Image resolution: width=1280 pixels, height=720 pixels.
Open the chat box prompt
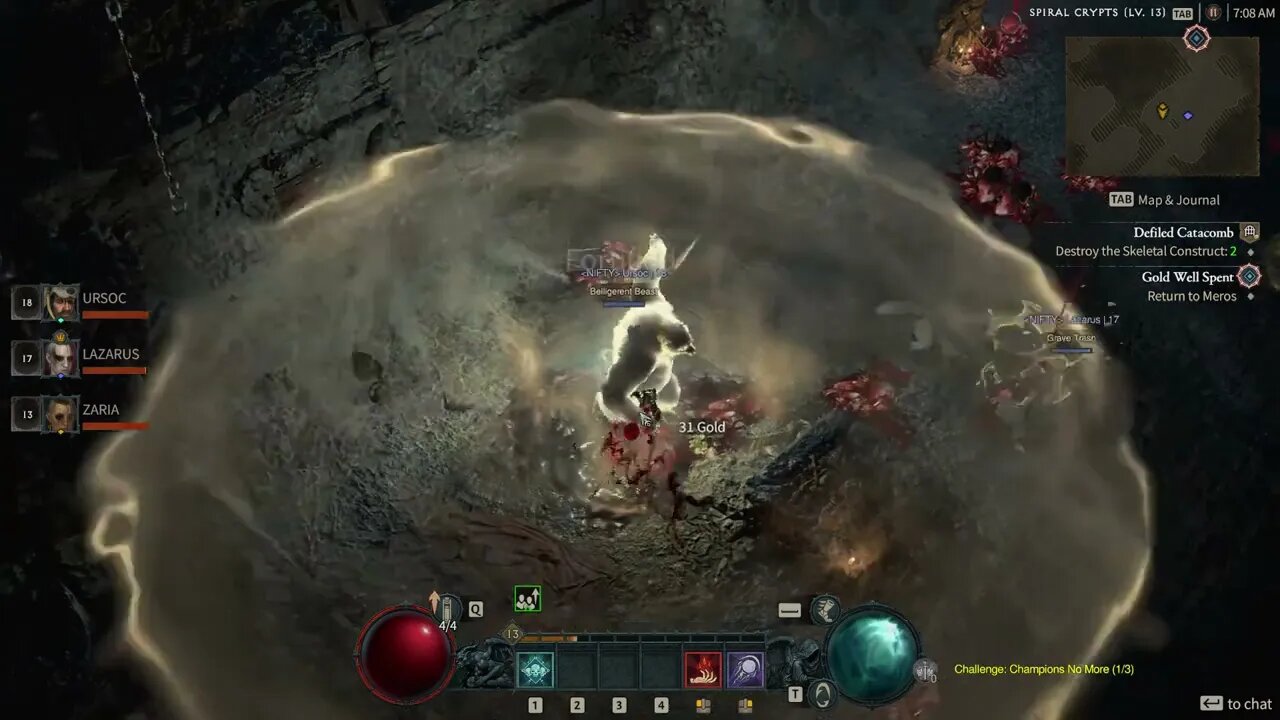coord(1236,704)
